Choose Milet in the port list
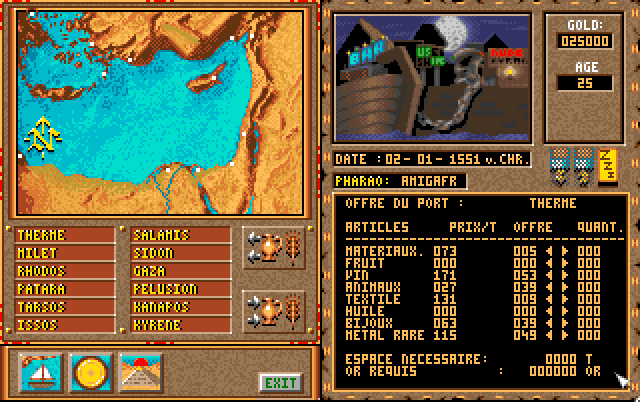This screenshot has width=640, height=402. [66, 253]
